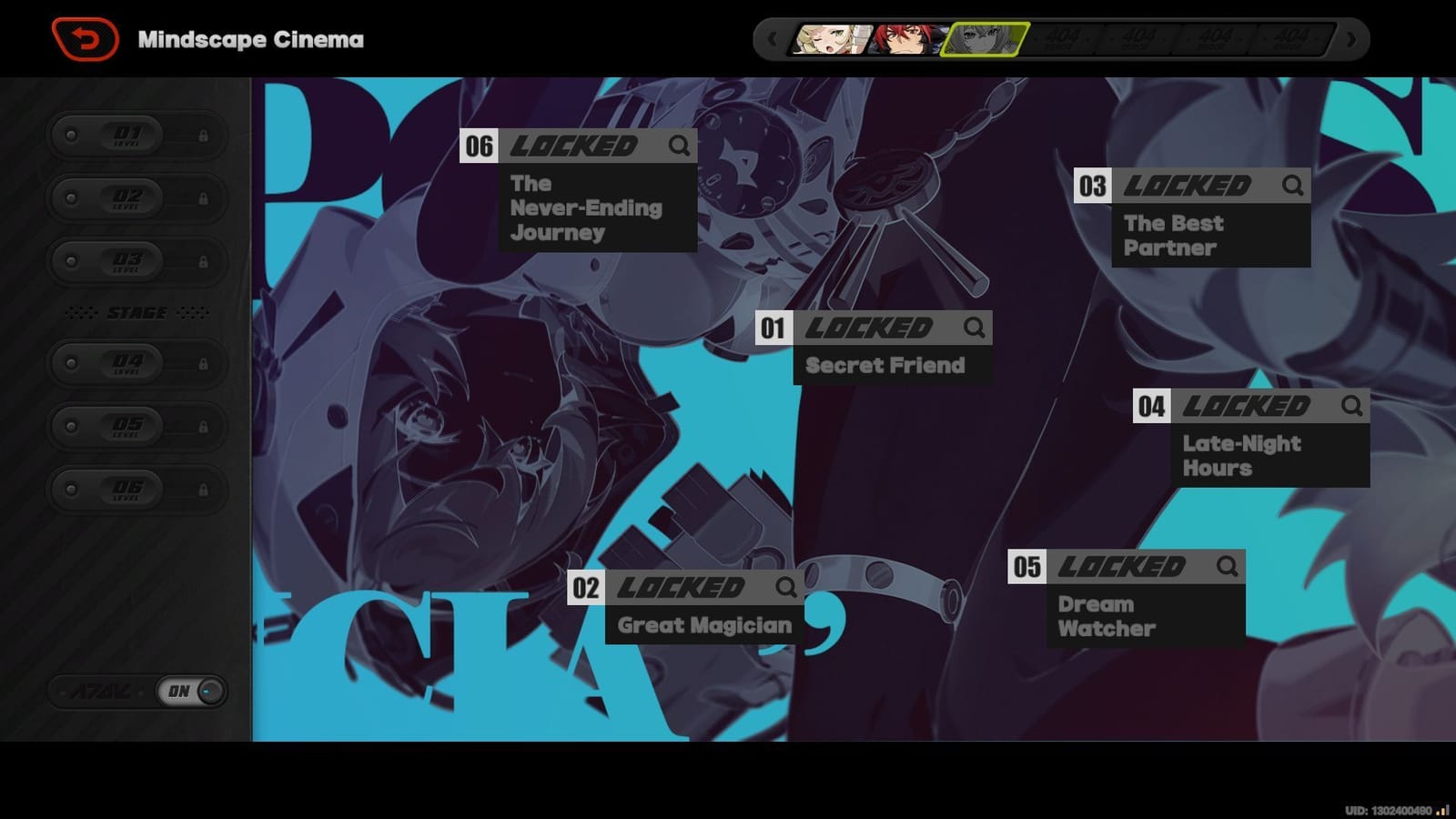Screen dimensions: 1456x819
Task: Click the magnifier icon on Great Magician
Action: [x=787, y=587]
